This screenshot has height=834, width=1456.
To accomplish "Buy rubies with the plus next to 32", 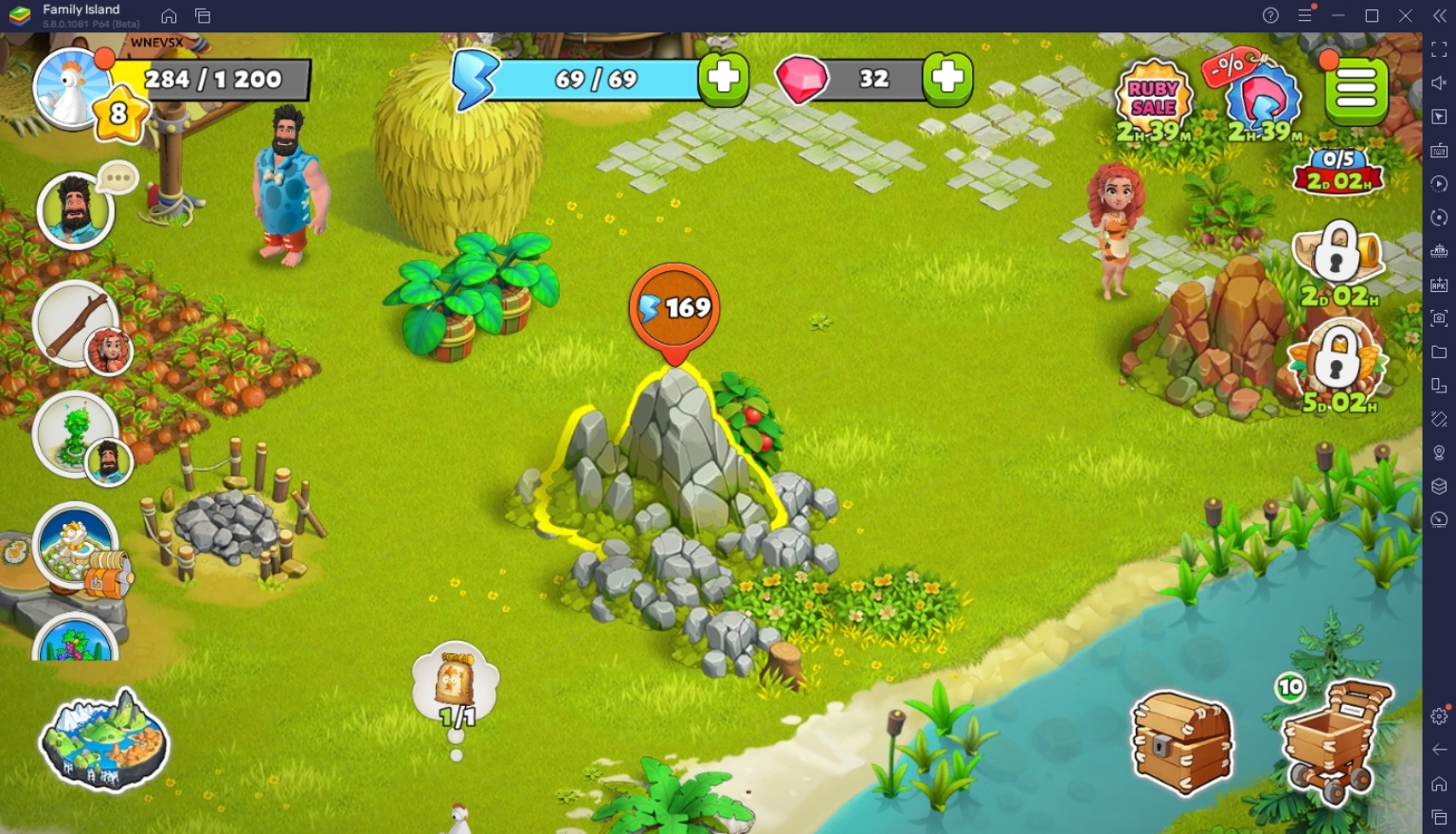I will [x=948, y=81].
